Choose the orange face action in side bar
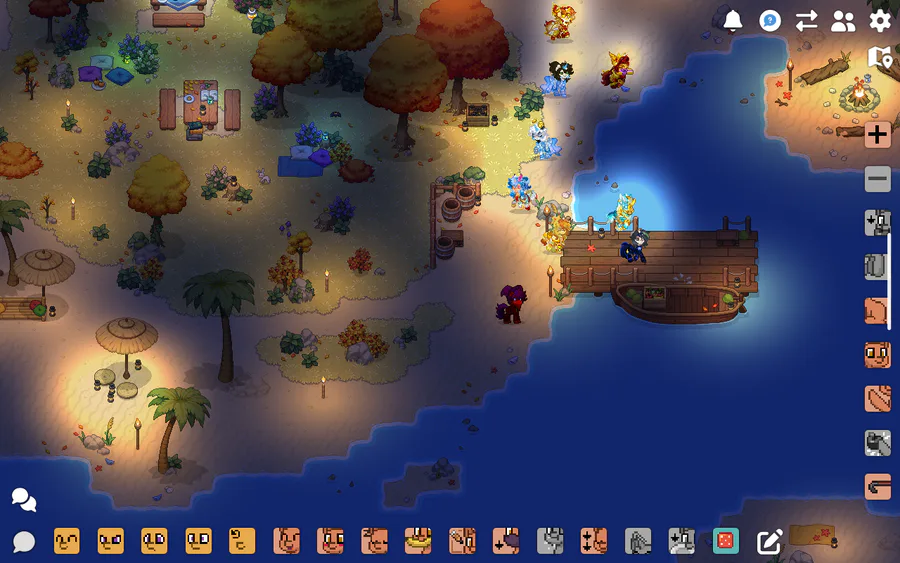The width and height of the screenshot is (900, 563). point(878,355)
